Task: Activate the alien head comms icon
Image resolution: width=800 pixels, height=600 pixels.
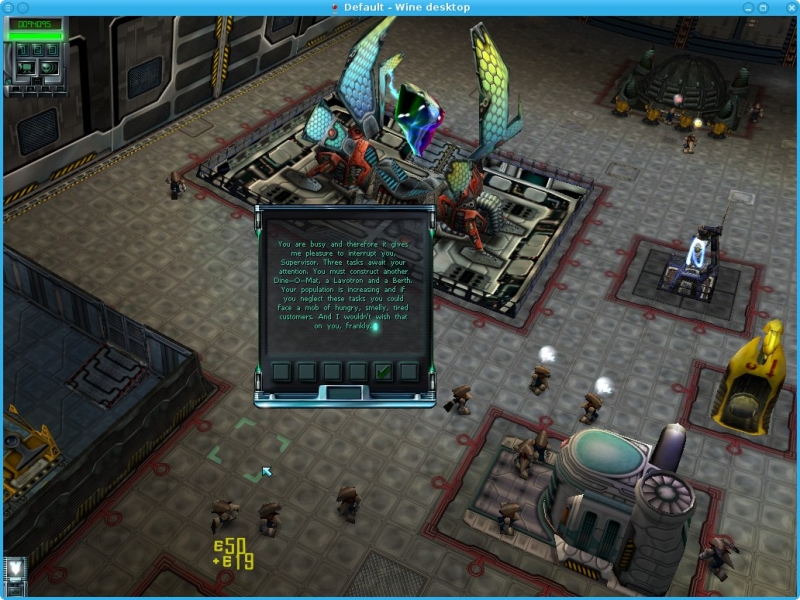Action: pos(48,68)
